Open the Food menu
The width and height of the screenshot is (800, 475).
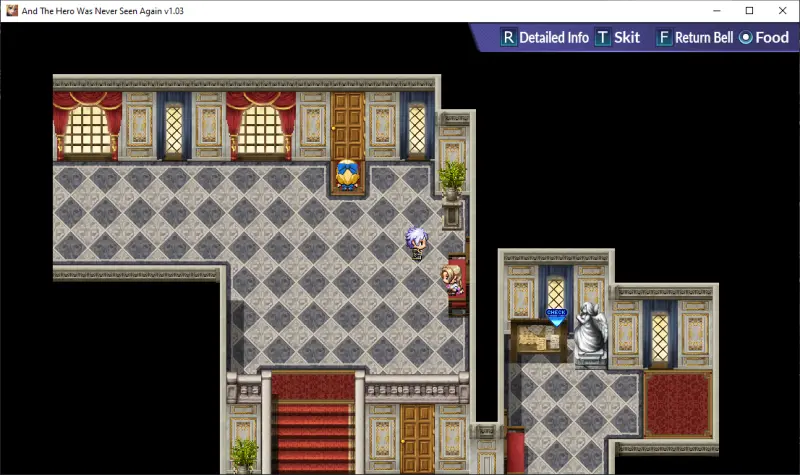pyautogui.click(x=764, y=38)
